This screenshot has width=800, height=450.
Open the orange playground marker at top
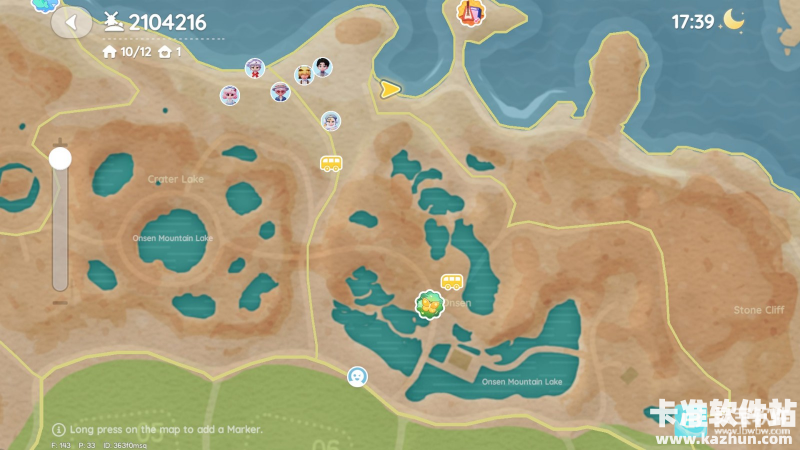(467, 12)
